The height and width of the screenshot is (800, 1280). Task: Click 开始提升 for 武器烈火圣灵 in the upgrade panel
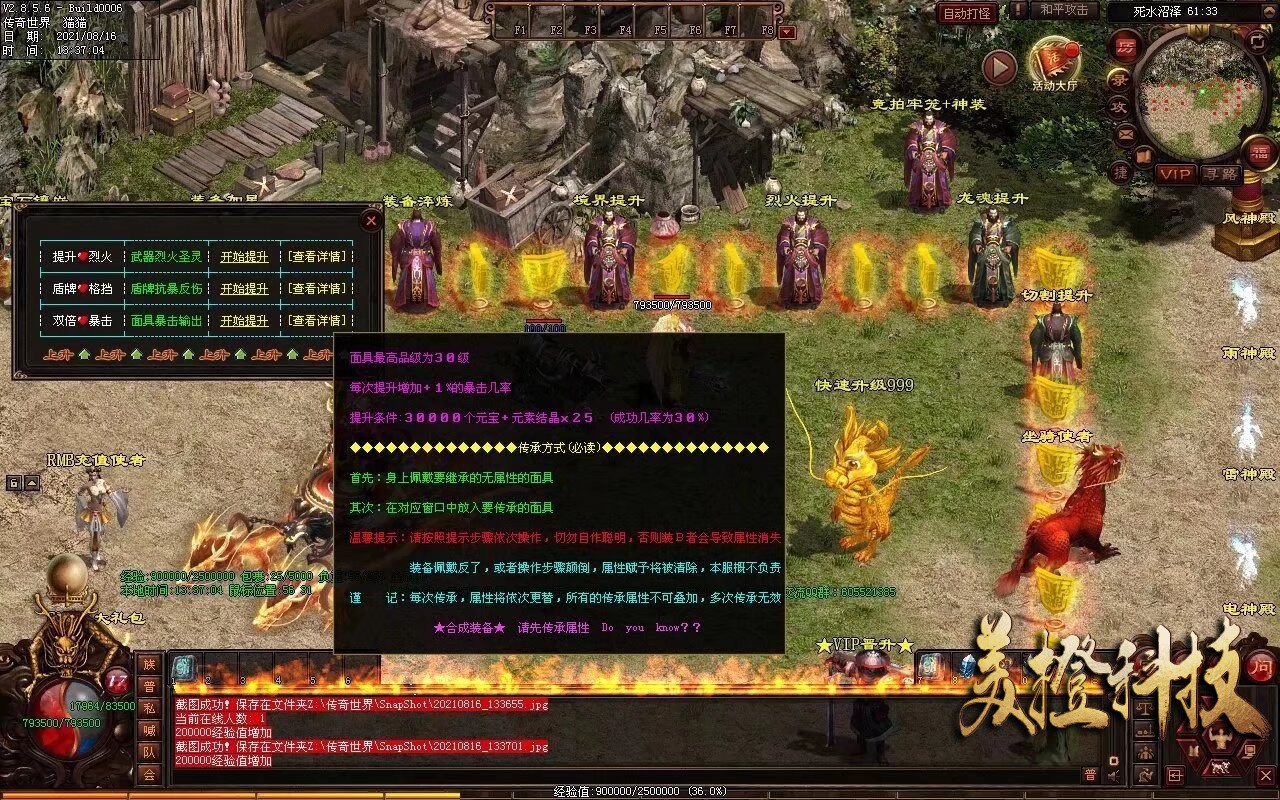coord(245,256)
